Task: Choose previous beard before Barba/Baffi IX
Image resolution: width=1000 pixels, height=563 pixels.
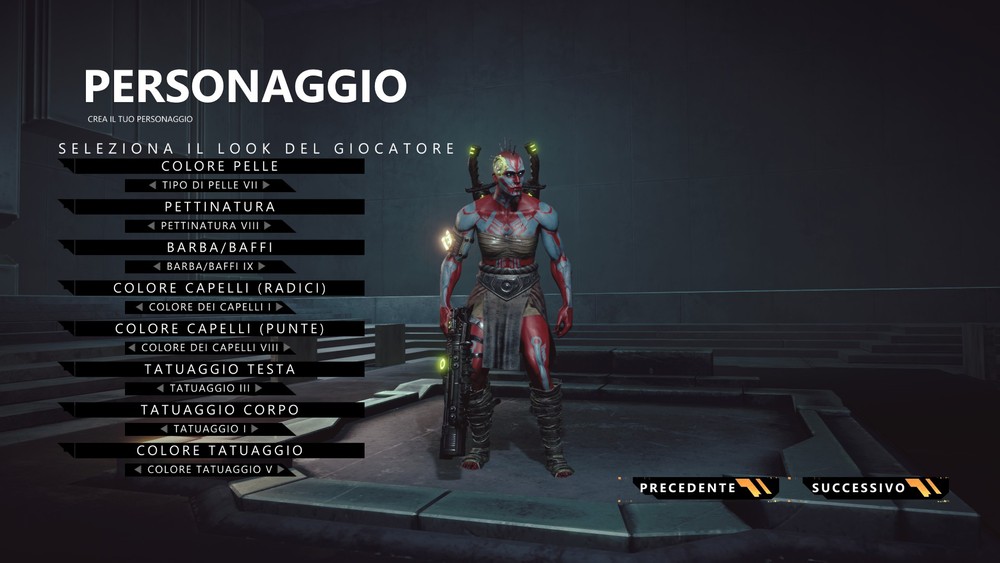Action: 157,267
